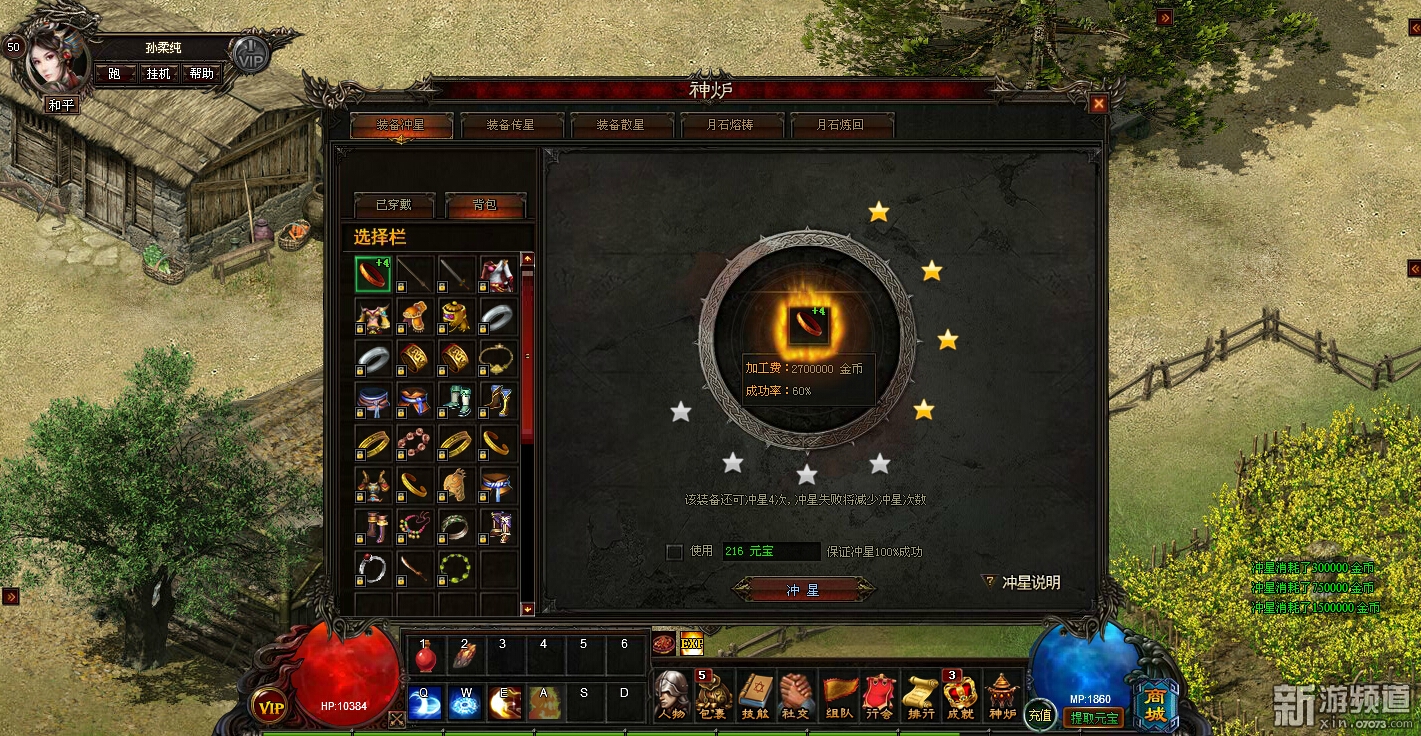Image resolution: width=1421 pixels, height=736 pixels.
Task: Click the 充值 recharge button
Action: tap(1040, 715)
